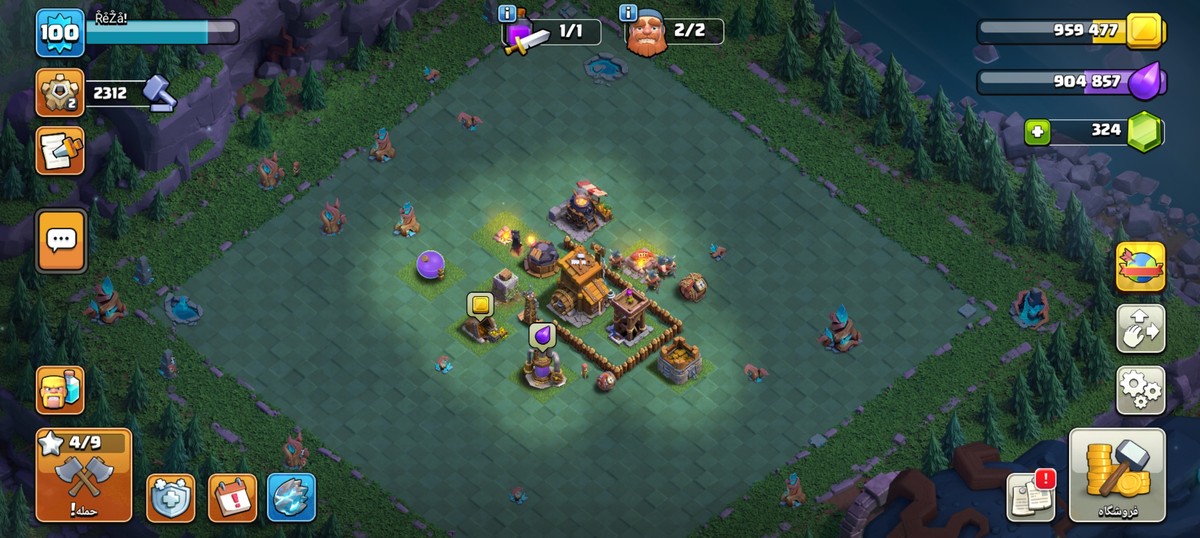The width and height of the screenshot is (1200, 538).
Task: Open the gear Settings menu
Action: (1140, 389)
